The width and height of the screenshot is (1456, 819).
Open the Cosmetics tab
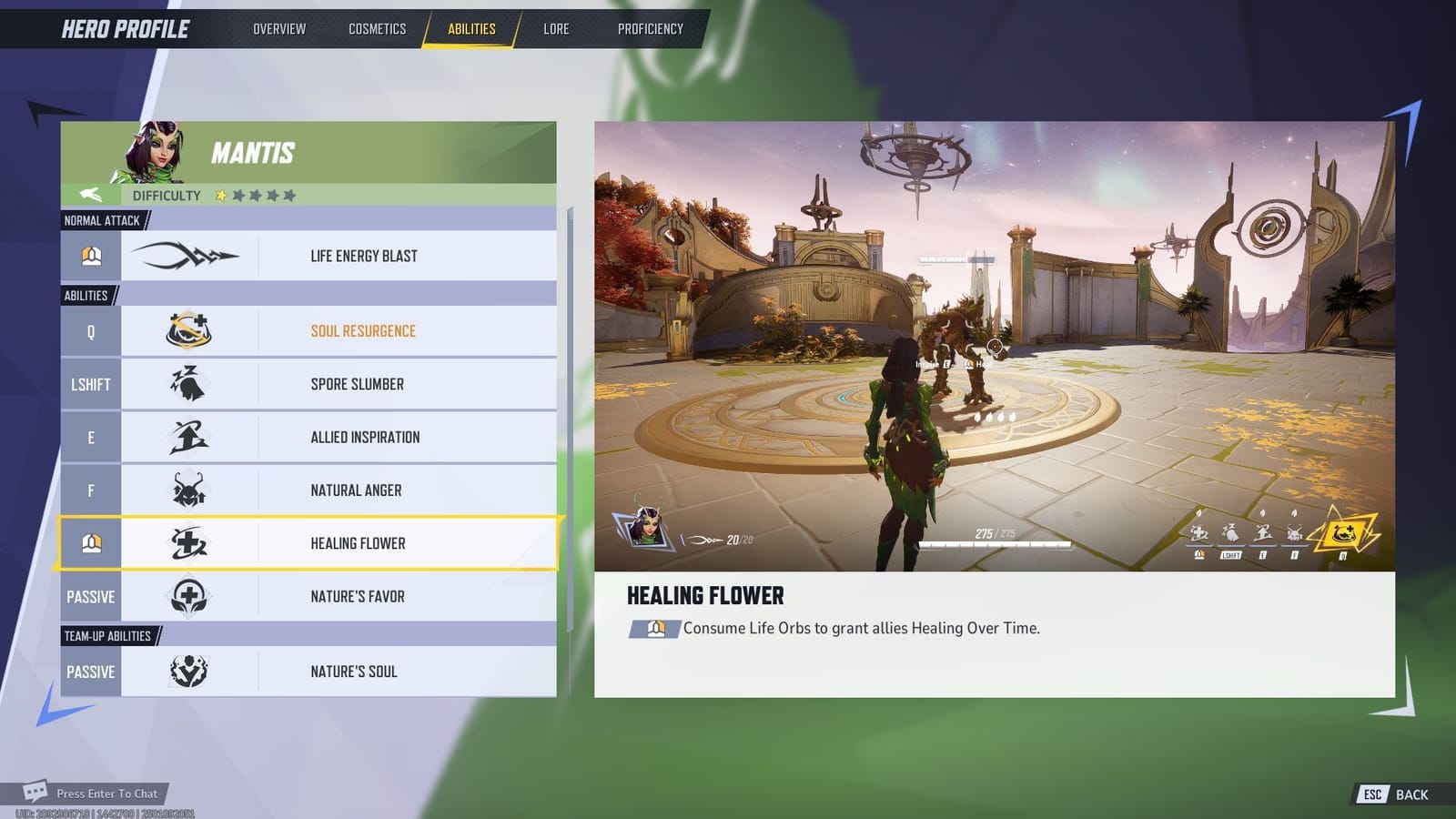376,28
